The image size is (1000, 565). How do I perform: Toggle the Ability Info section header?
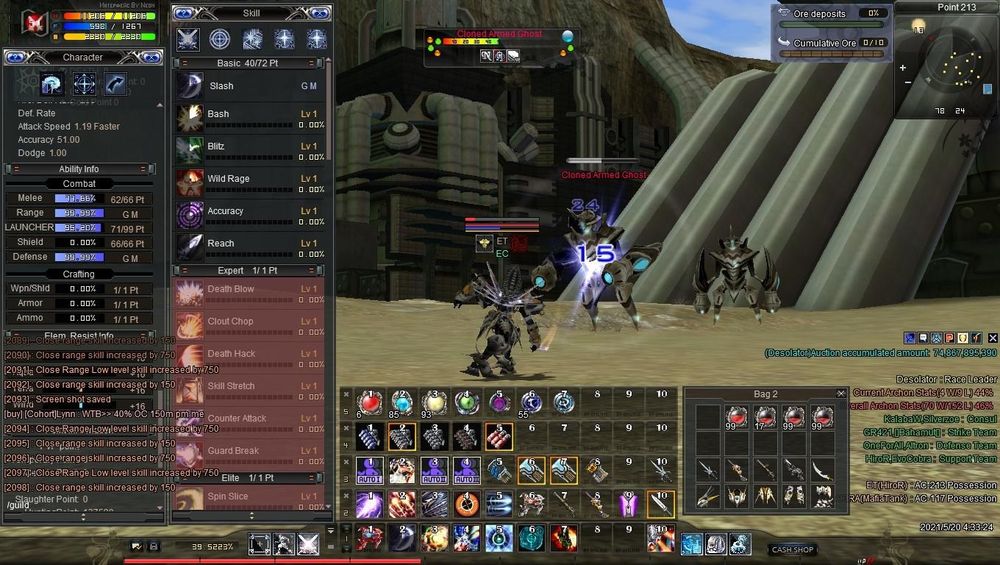coord(83,169)
